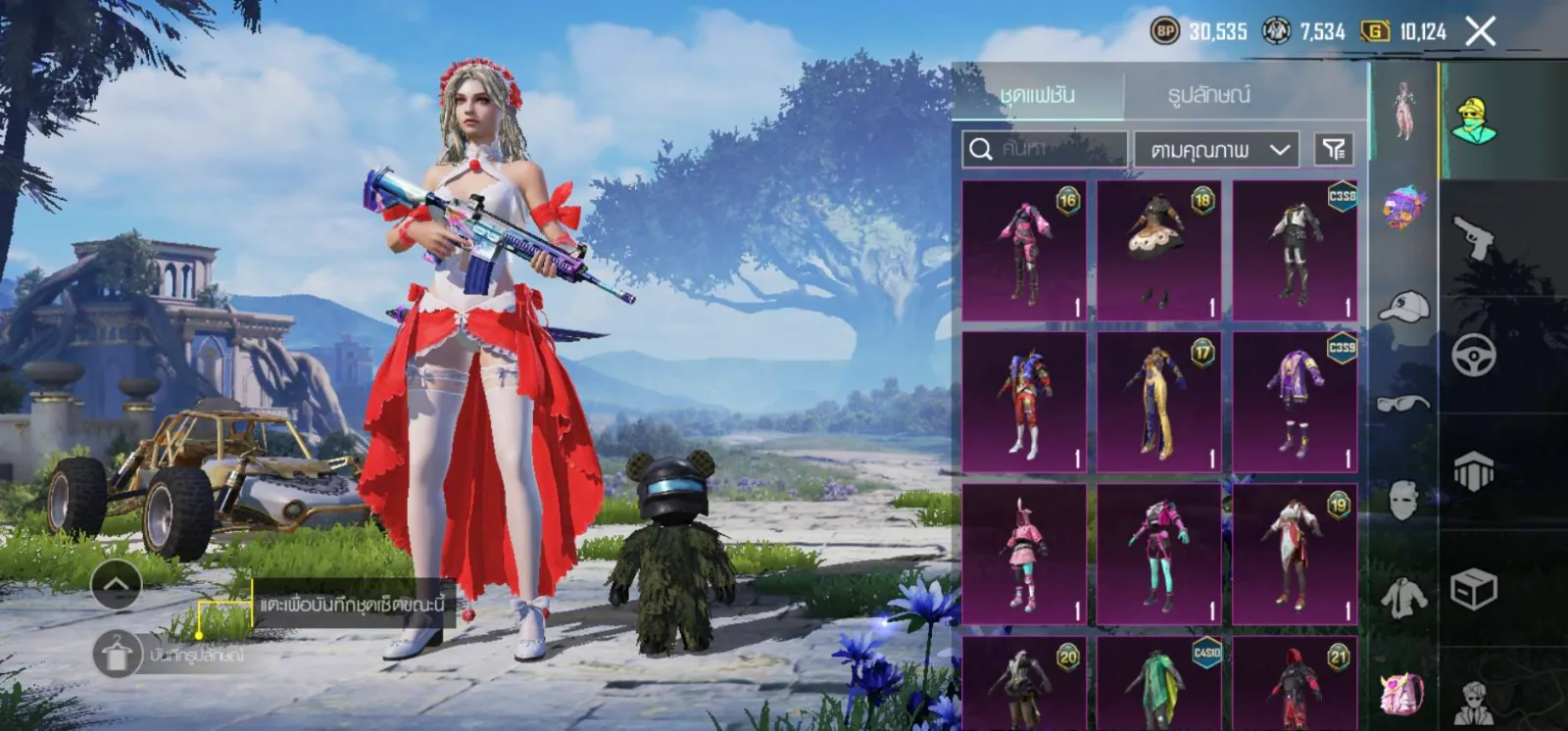Open the filter funnel button

[x=1334, y=149]
